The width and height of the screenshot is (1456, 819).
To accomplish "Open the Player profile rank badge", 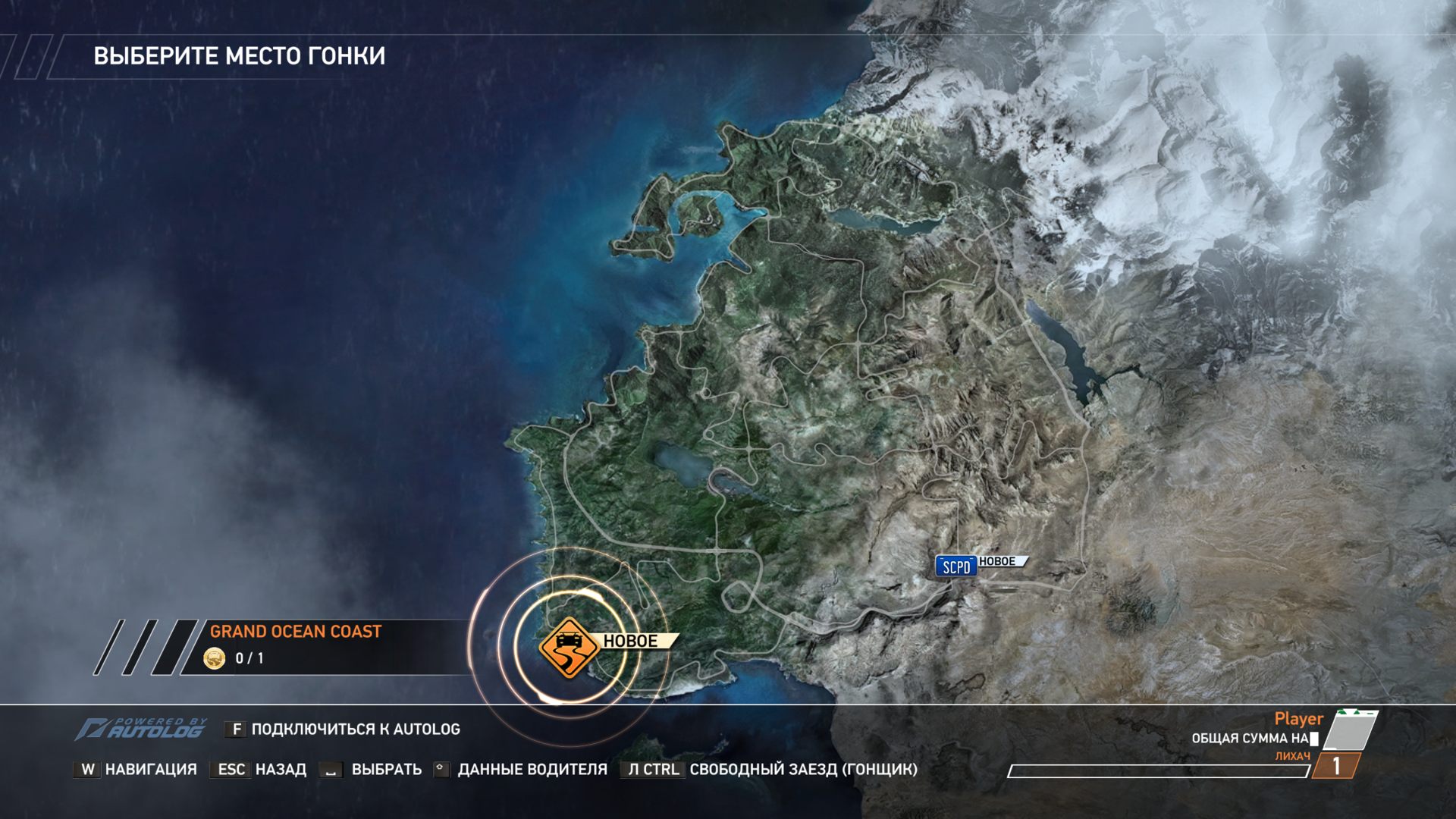I will click(1337, 765).
